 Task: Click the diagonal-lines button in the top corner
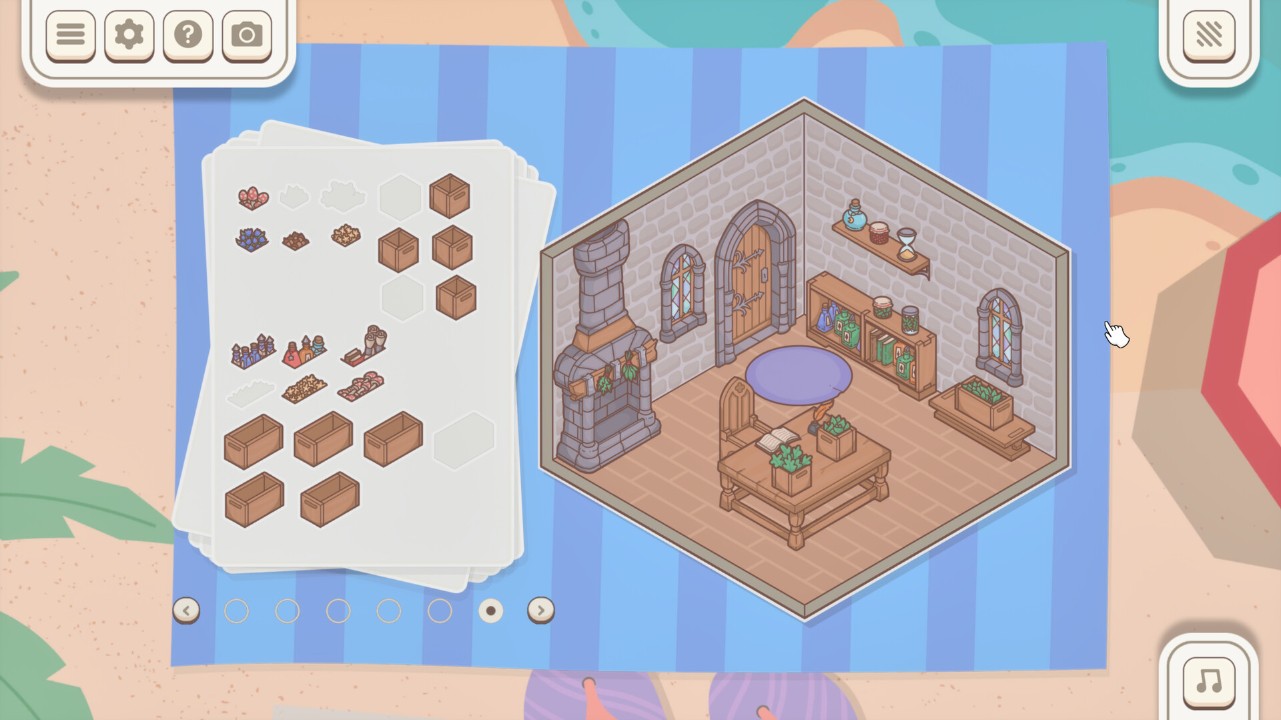pyautogui.click(x=1209, y=36)
